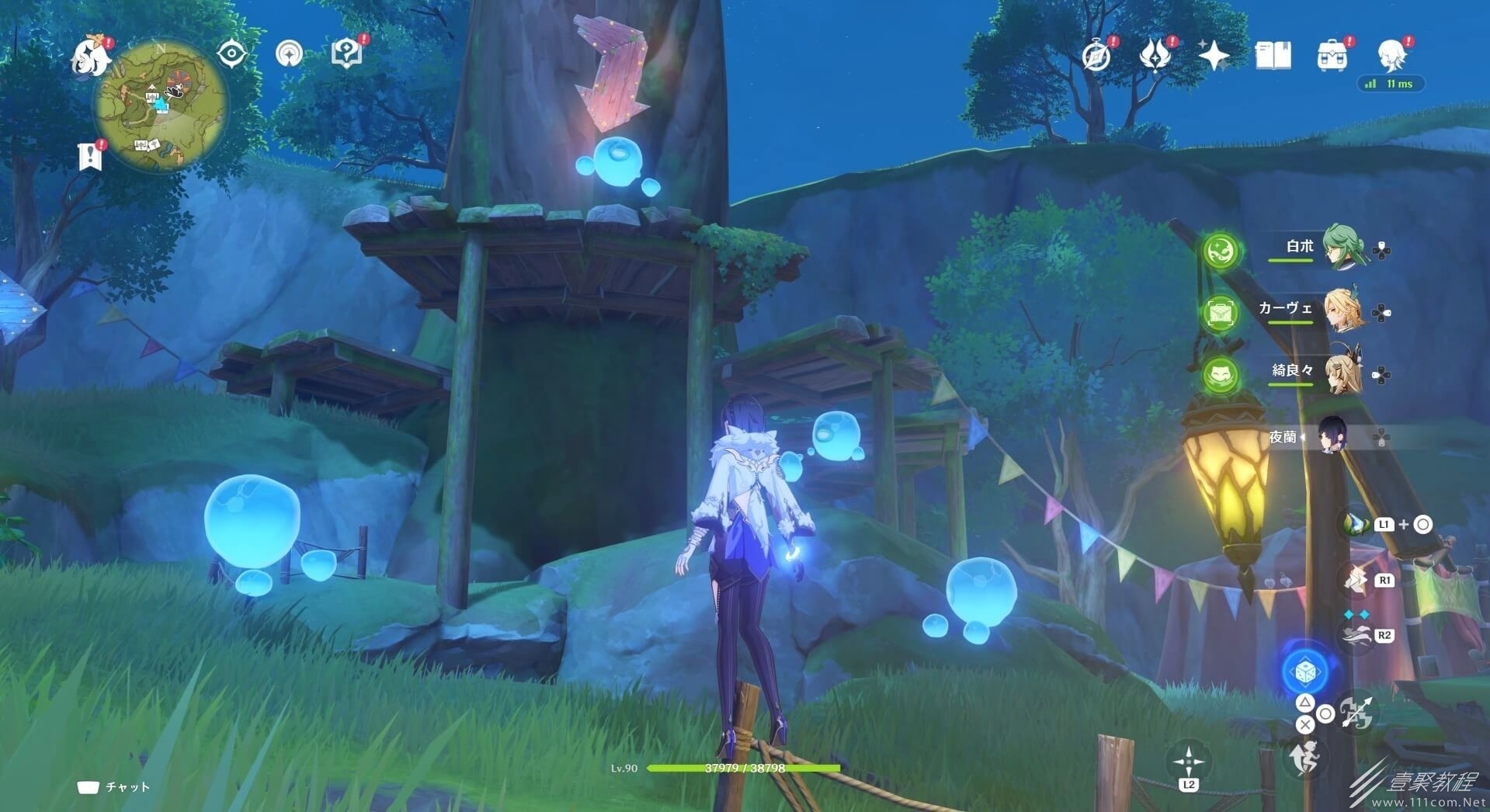Viewport: 1490px width, 812px height.
Task: Open the eye-shaped elemental sight icon
Action: [231, 54]
